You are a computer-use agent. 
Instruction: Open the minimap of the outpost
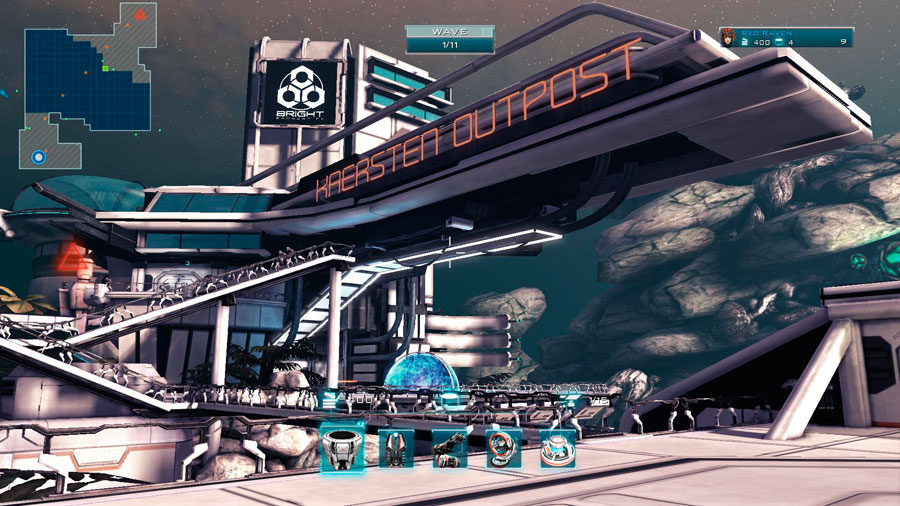(x=88, y=85)
